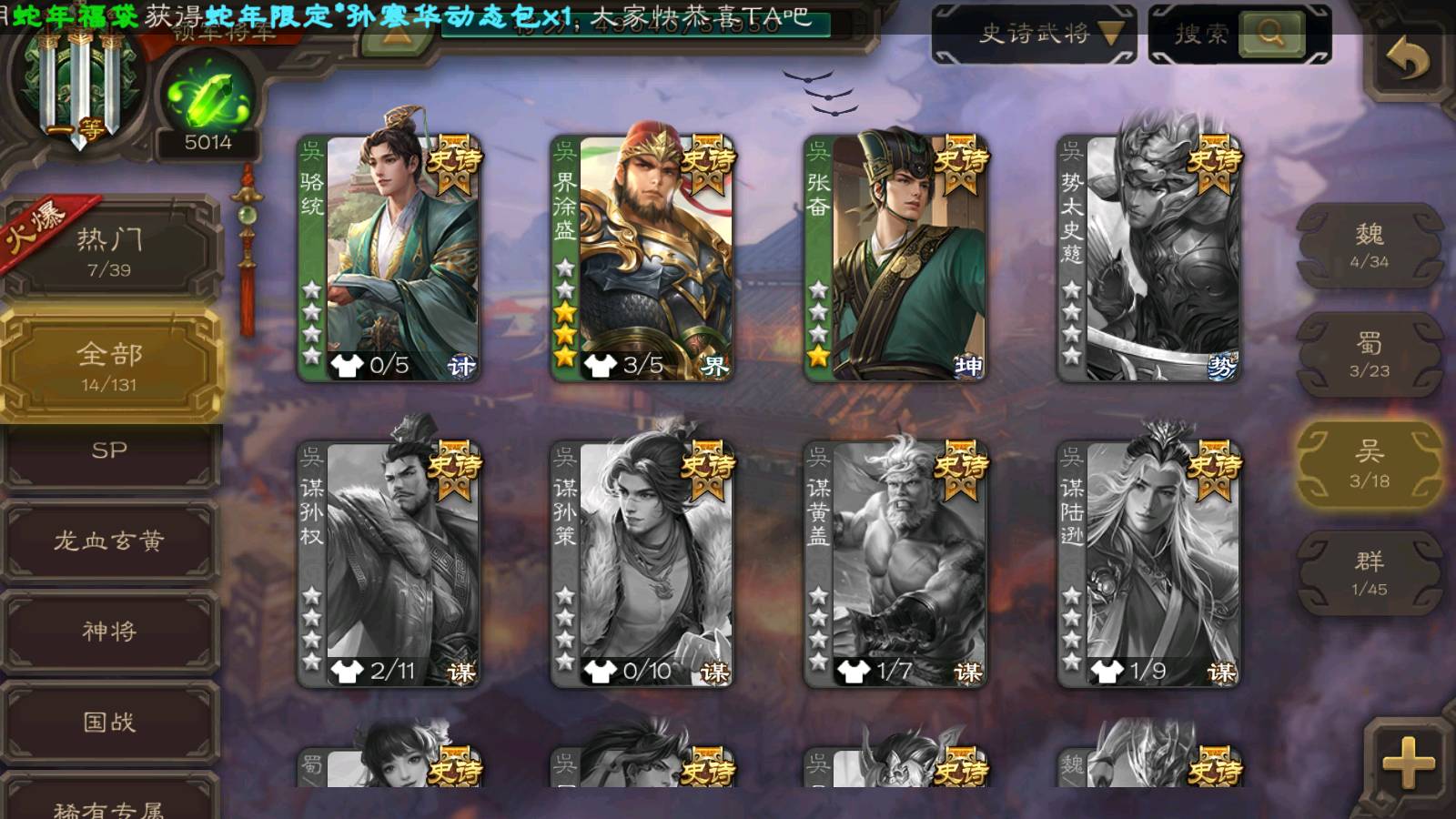Go back with the return arrow
Viewport: 1456px width, 819px height.
(1407, 60)
